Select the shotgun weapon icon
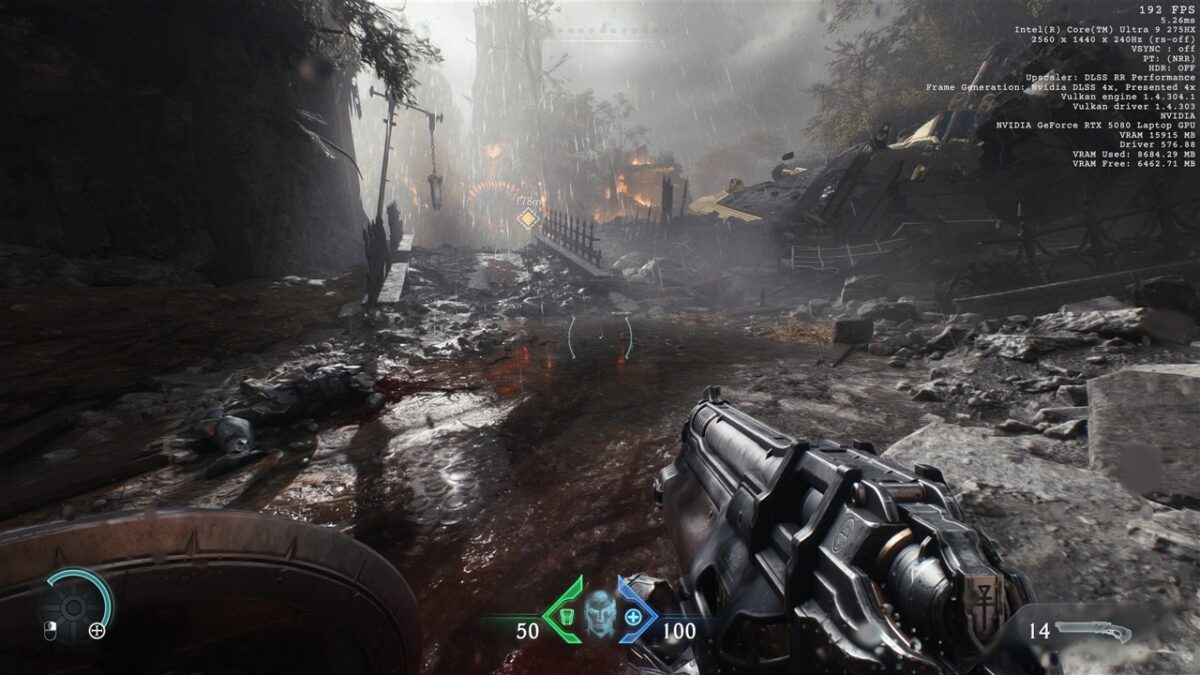Screen dimensions: 1200x675 point(1093,631)
